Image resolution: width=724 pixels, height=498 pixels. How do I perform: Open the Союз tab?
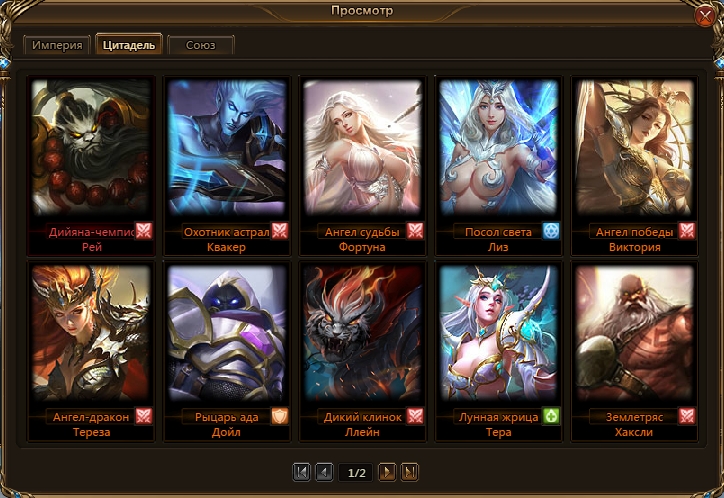[x=201, y=46]
